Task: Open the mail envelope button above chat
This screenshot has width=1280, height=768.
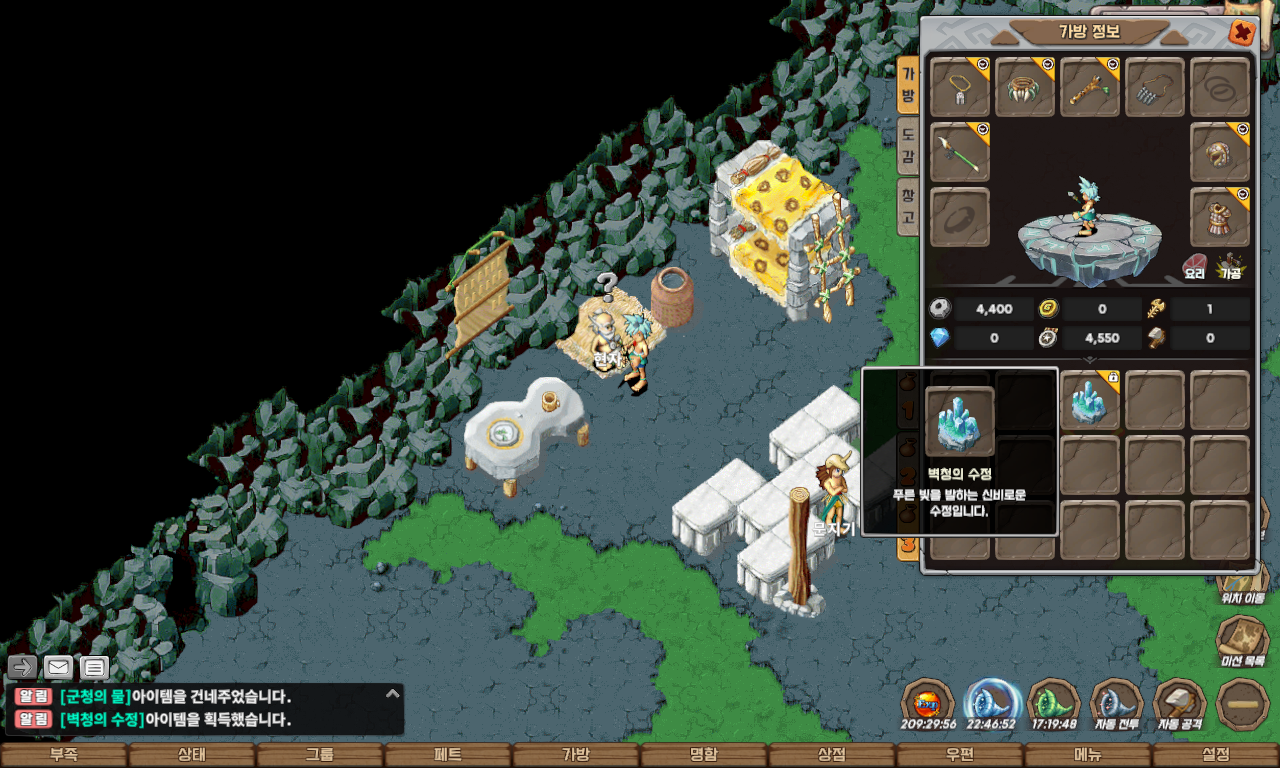Action: point(59,667)
